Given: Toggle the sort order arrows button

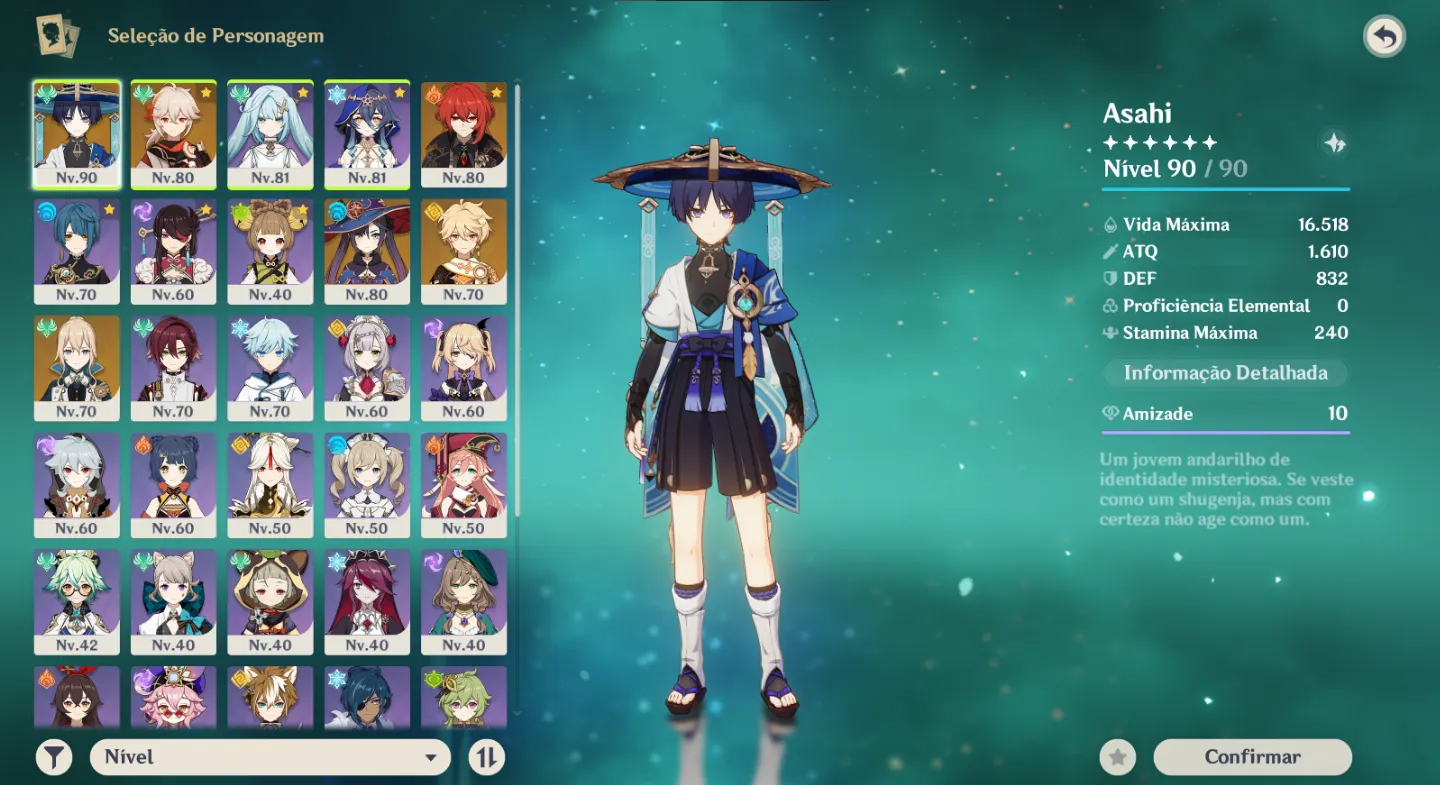Looking at the screenshot, I should point(486,757).
